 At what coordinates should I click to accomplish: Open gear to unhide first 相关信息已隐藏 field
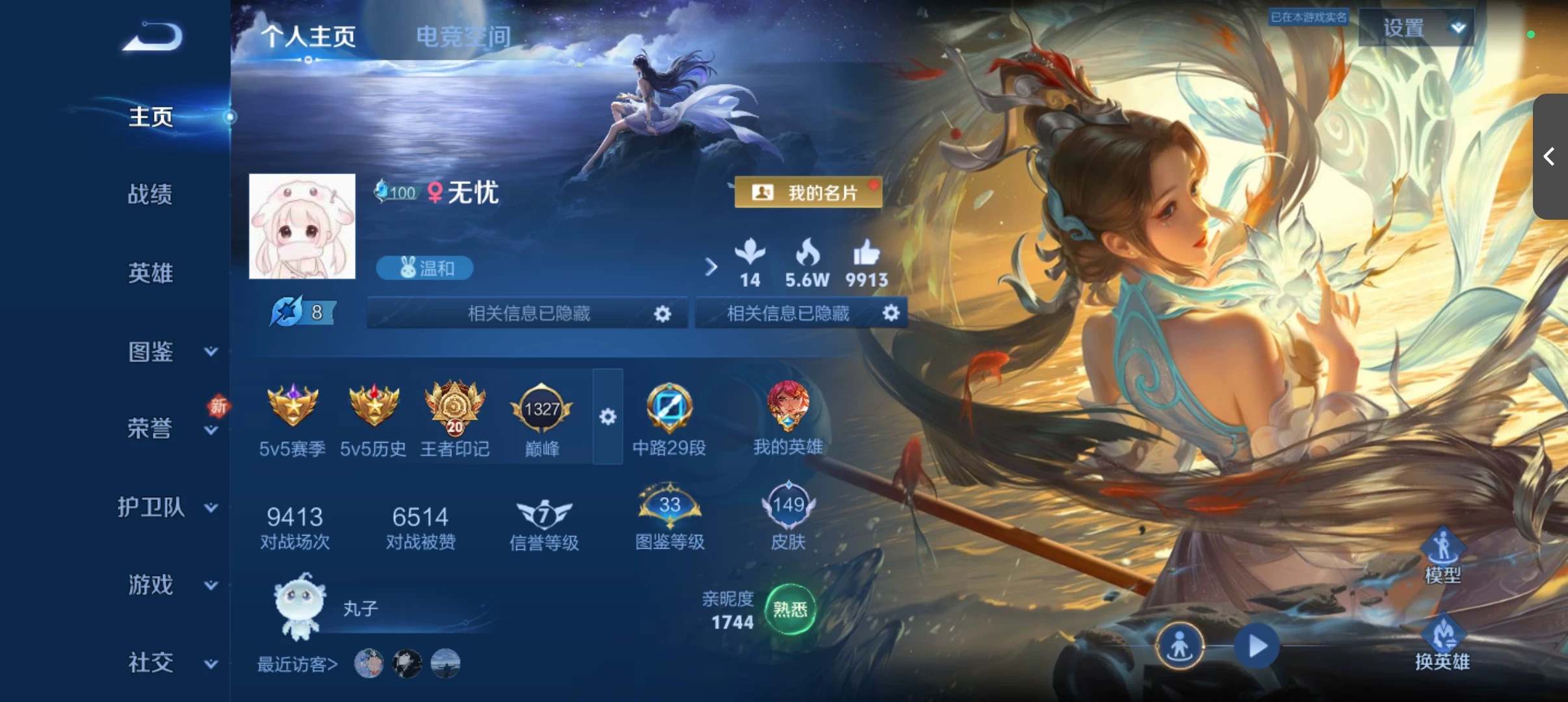(662, 313)
